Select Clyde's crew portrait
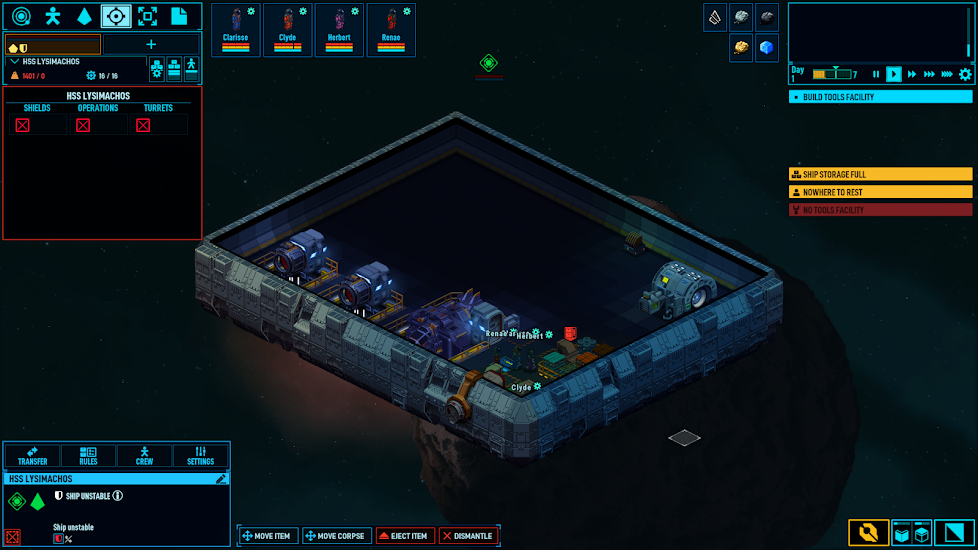This screenshot has width=978, height=550. pos(288,30)
